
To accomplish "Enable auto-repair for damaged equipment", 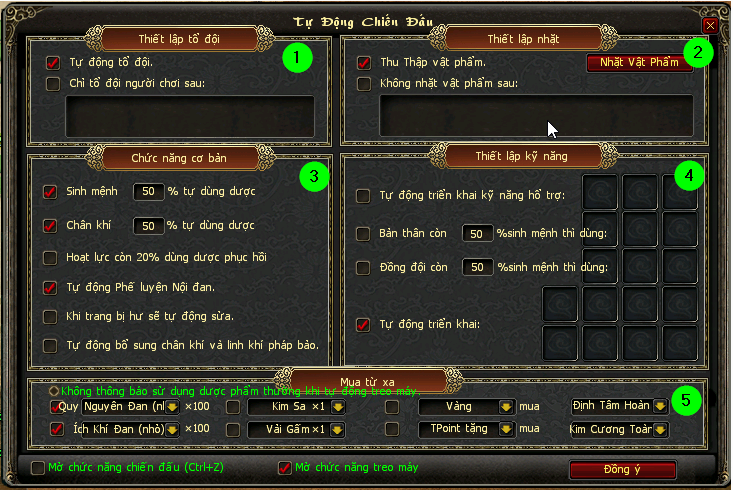I will click(x=50, y=317).
